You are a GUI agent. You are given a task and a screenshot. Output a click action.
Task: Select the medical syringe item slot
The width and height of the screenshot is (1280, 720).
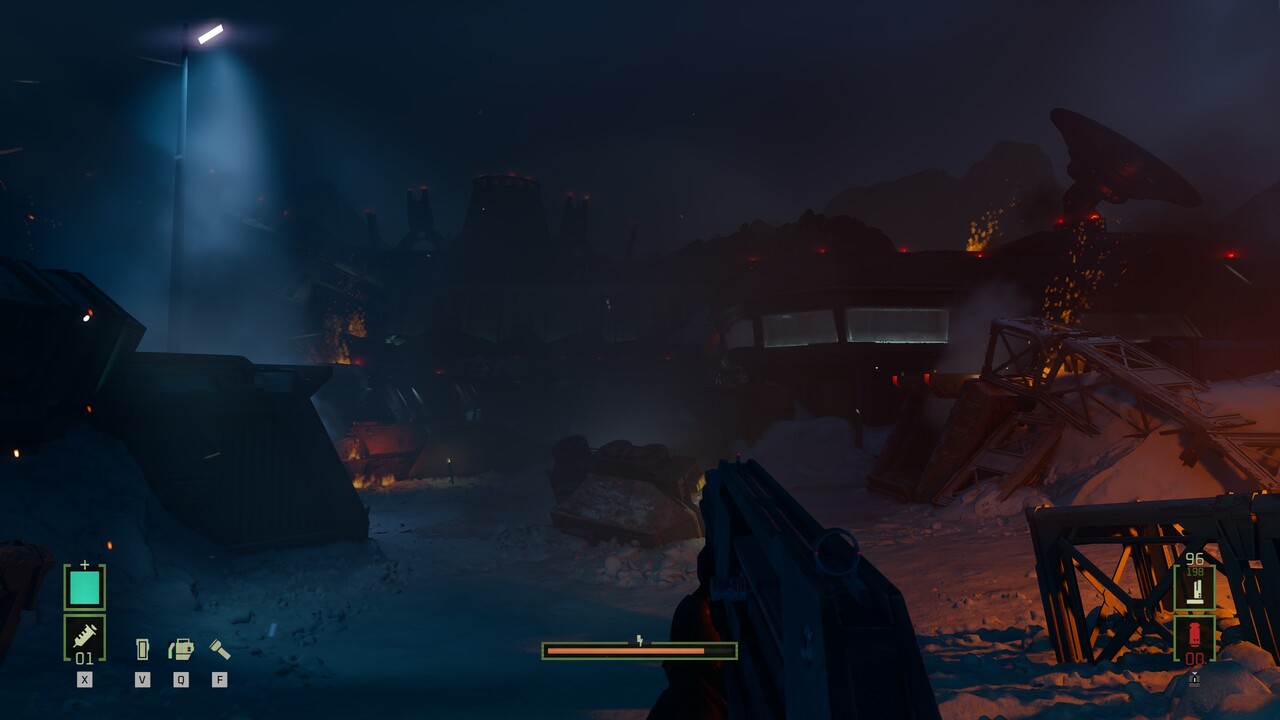coord(84,637)
